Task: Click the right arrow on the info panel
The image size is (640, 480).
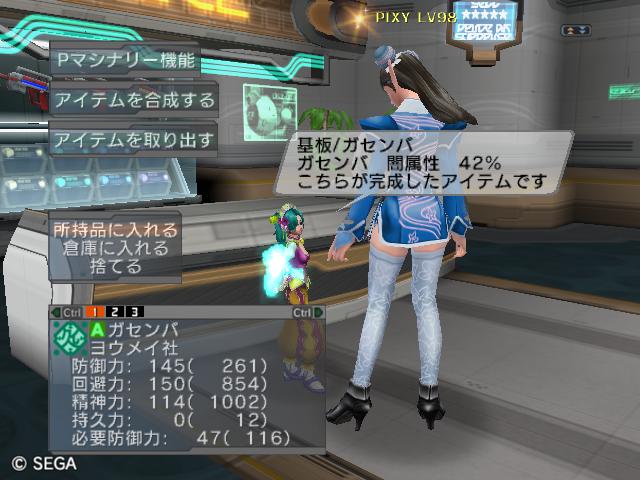Action: coord(320,313)
